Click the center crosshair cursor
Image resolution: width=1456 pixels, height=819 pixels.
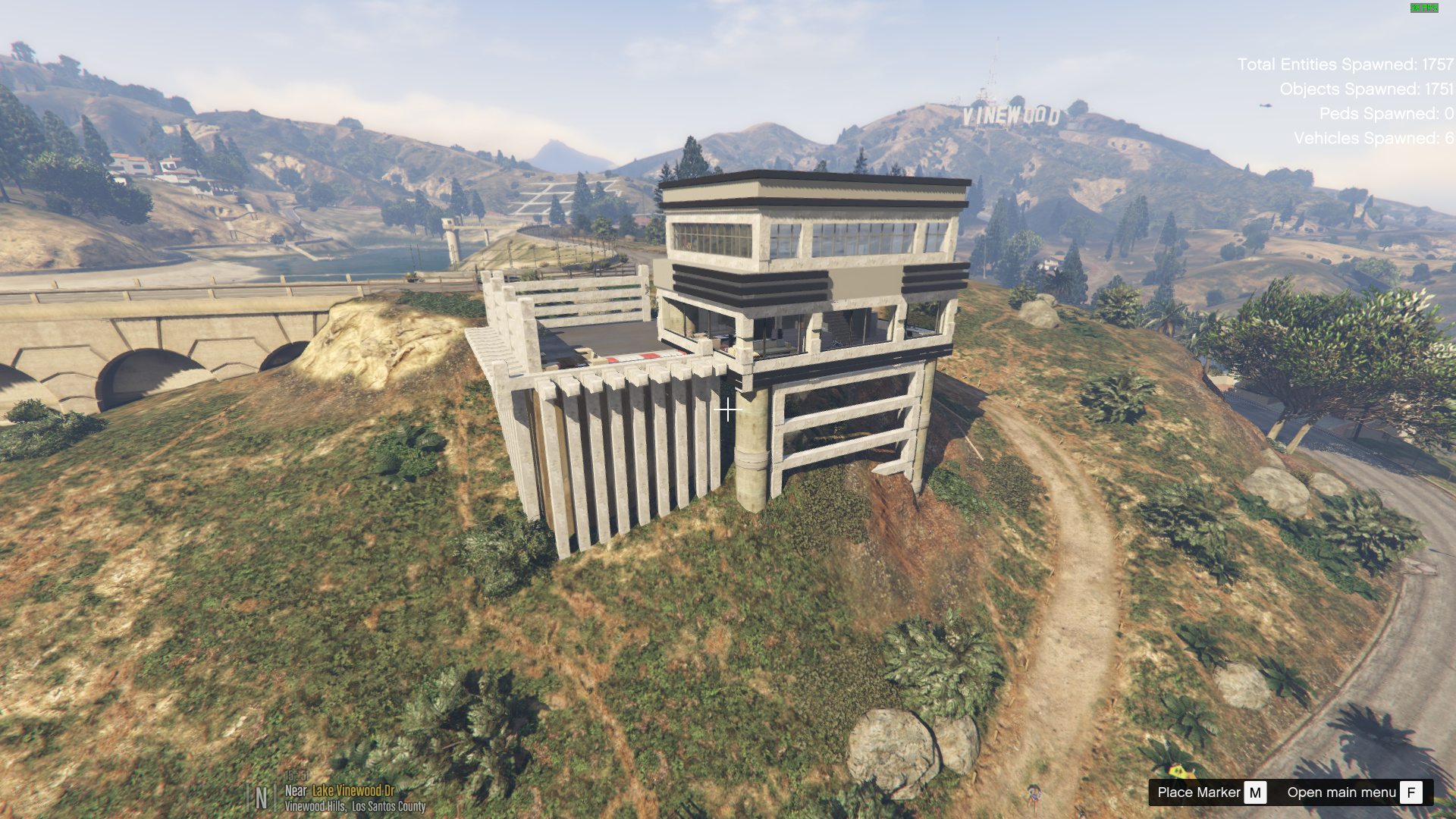pyautogui.click(x=727, y=409)
